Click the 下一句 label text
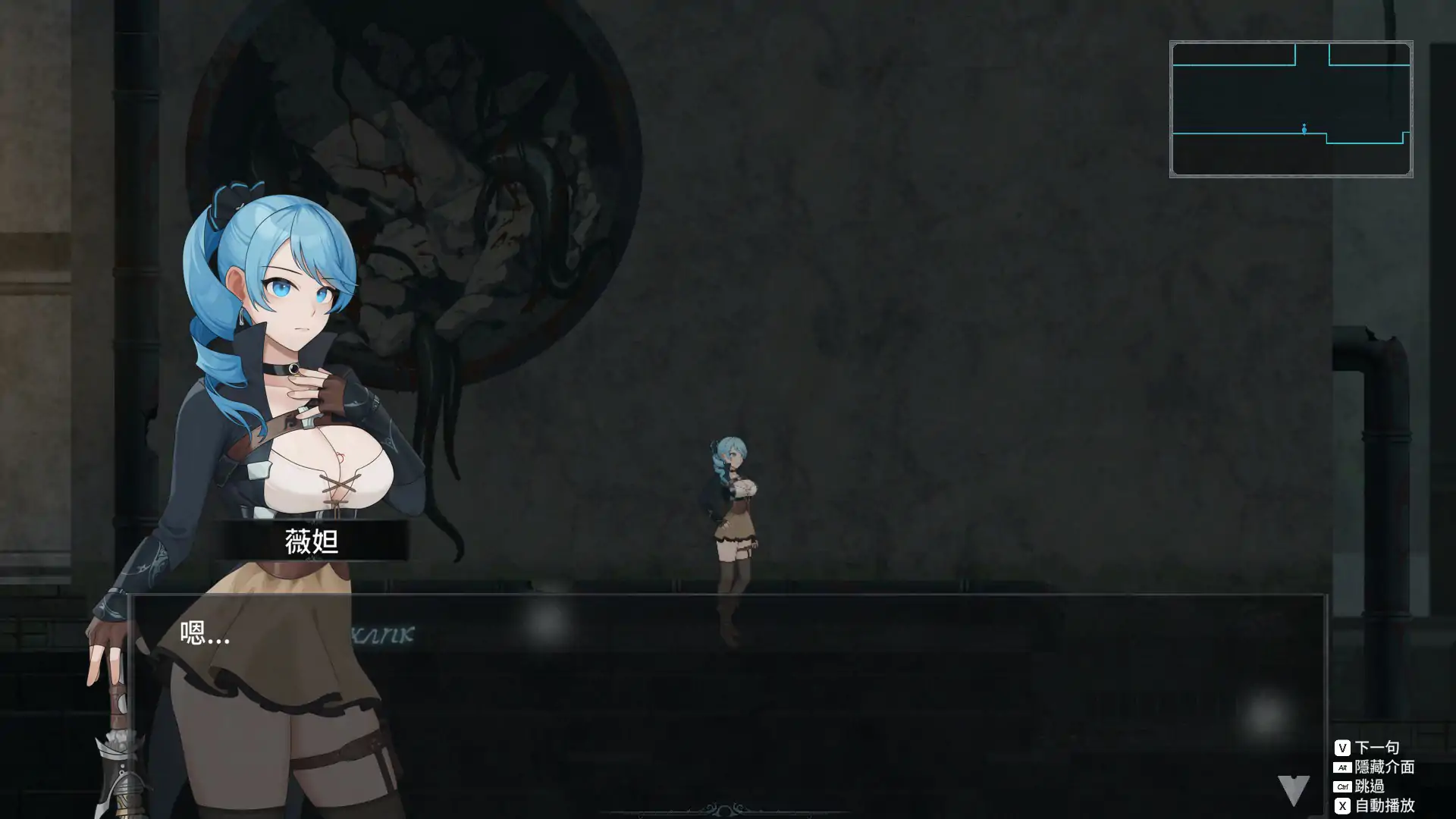Image resolution: width=1456 pixels, height=819 pixels. pyautogui.click(x=1376, y=746)
